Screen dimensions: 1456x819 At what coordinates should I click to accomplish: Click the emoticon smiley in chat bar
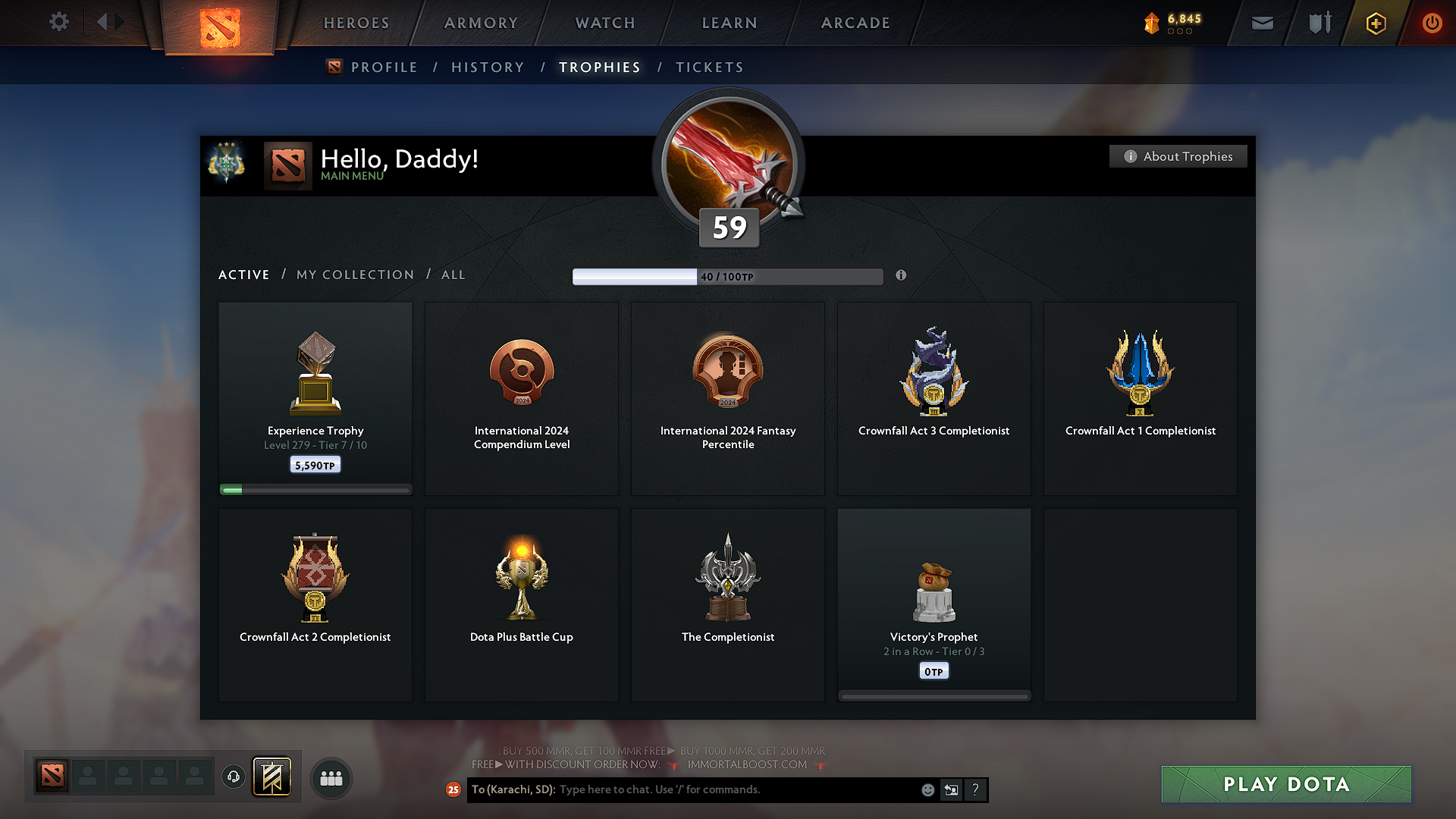[928, 789]
